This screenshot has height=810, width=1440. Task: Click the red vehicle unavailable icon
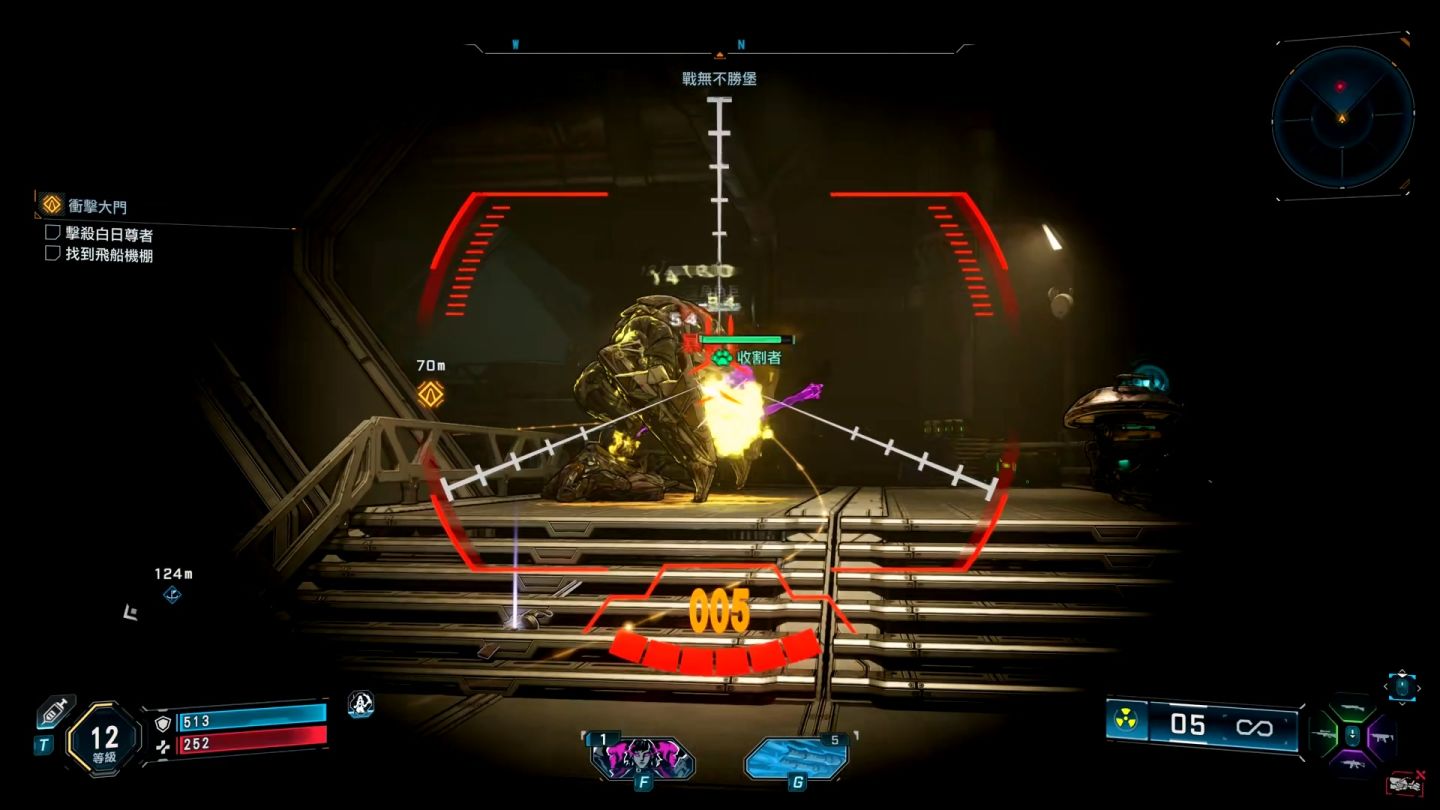[1405, 784]
